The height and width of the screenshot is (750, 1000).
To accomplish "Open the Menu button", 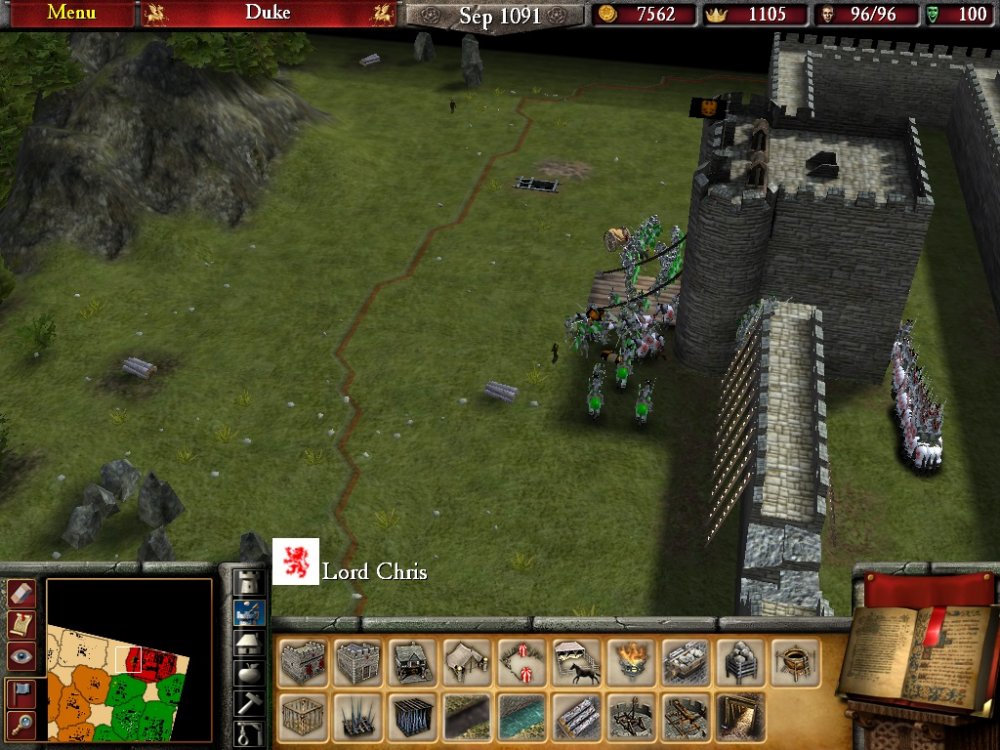I will pyautogui.click(x=70, y=13).
